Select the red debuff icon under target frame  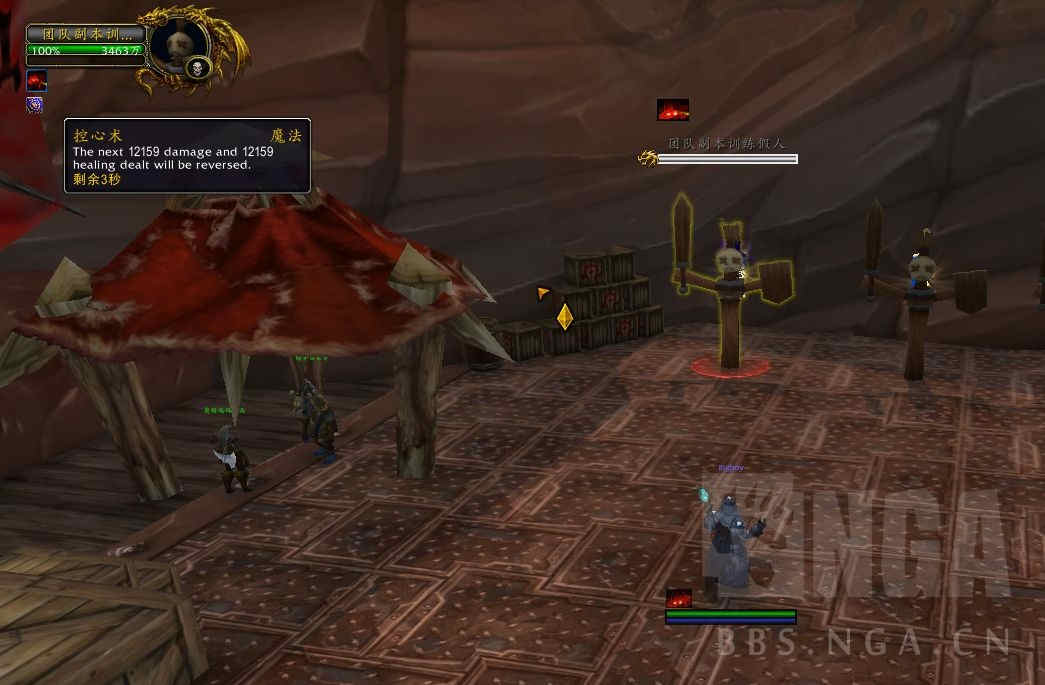coord(37,81)
